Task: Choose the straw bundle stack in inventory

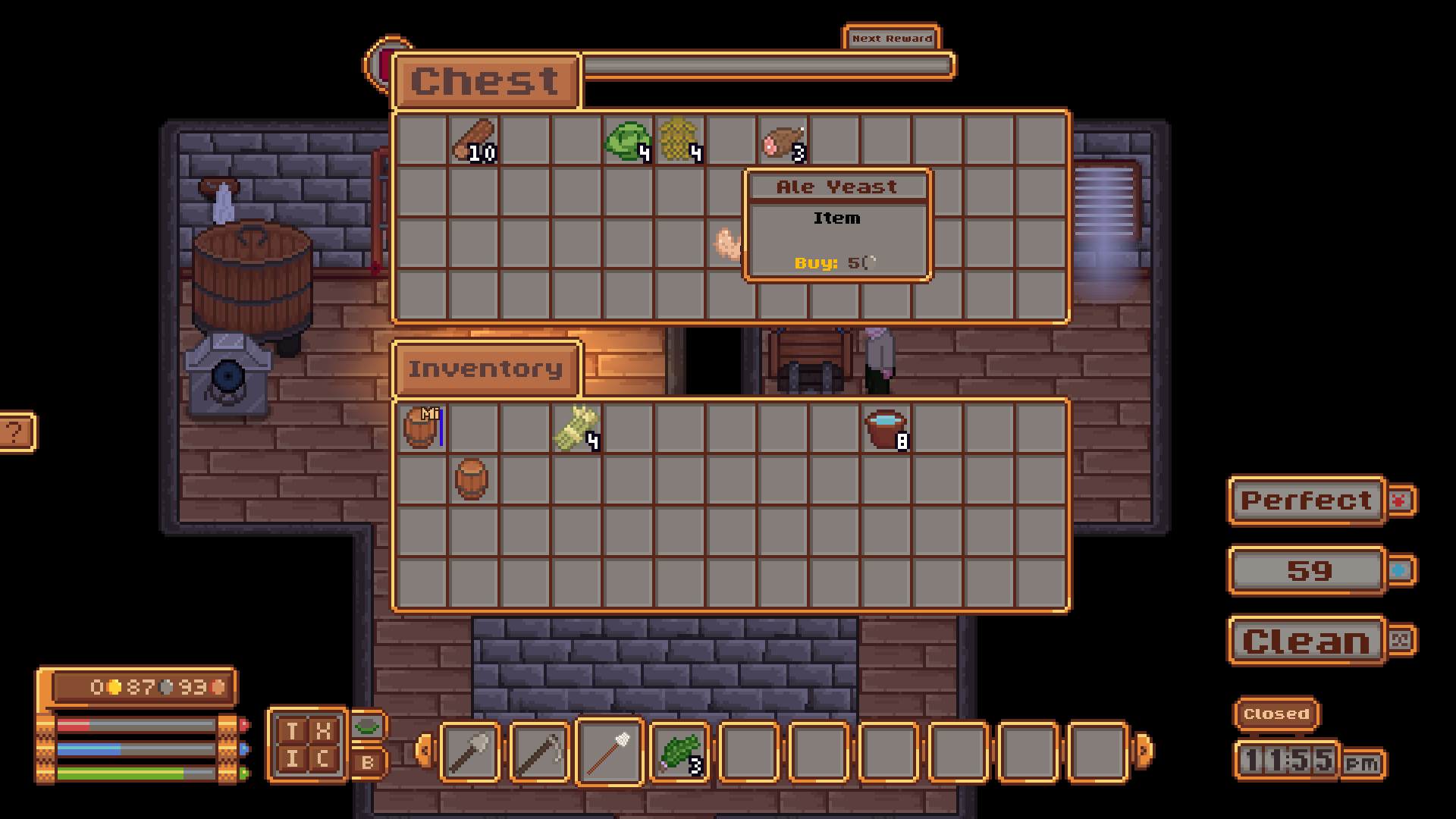Action: [577, 428]
